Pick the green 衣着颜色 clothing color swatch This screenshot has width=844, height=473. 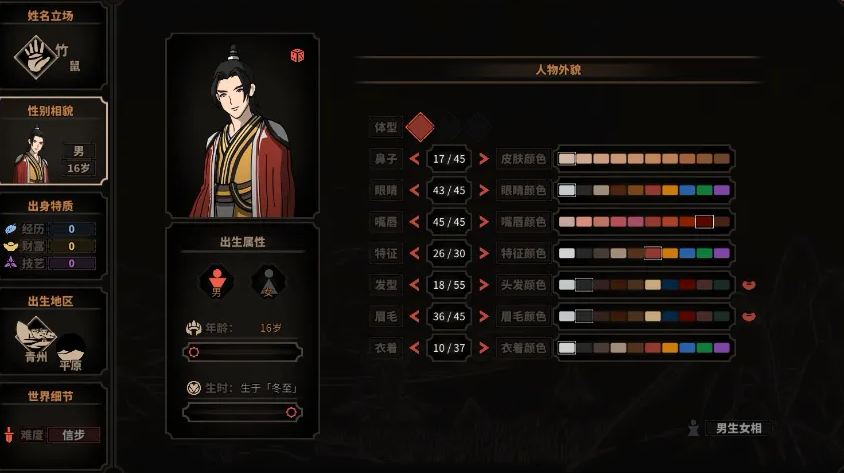[704, 347]
